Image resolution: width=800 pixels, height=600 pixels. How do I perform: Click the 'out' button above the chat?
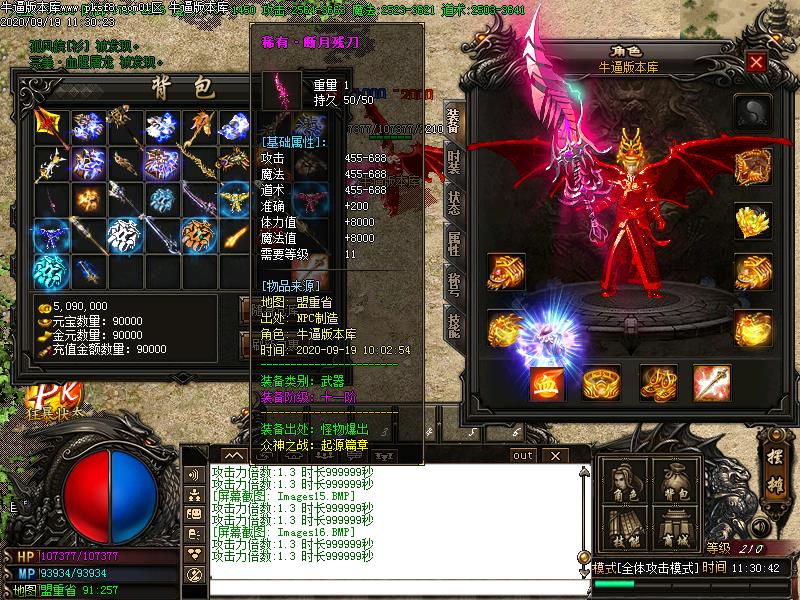click(522, 456)
